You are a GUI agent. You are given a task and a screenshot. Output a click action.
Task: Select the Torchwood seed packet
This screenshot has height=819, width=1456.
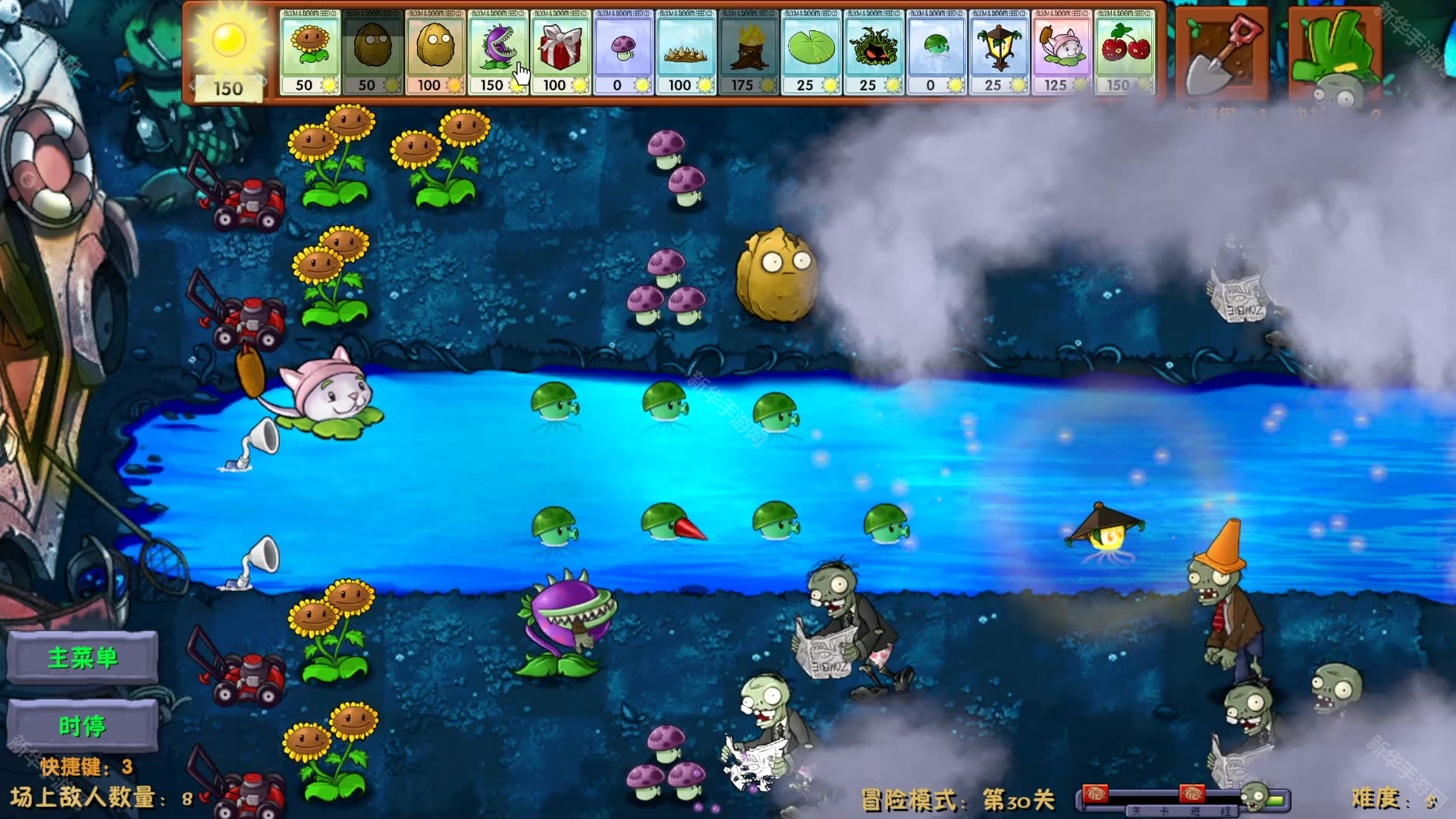(748, 52)
